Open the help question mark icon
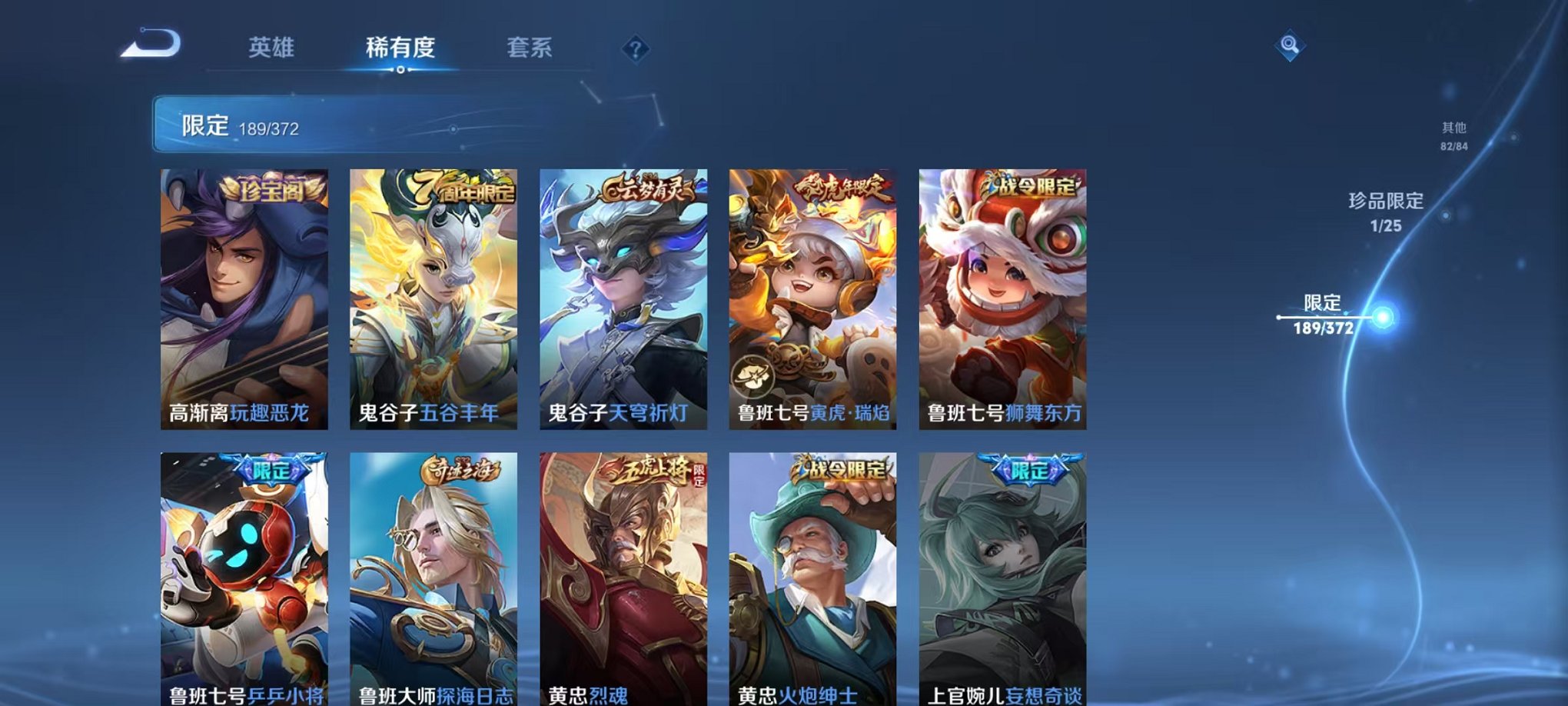 (632, 50)
